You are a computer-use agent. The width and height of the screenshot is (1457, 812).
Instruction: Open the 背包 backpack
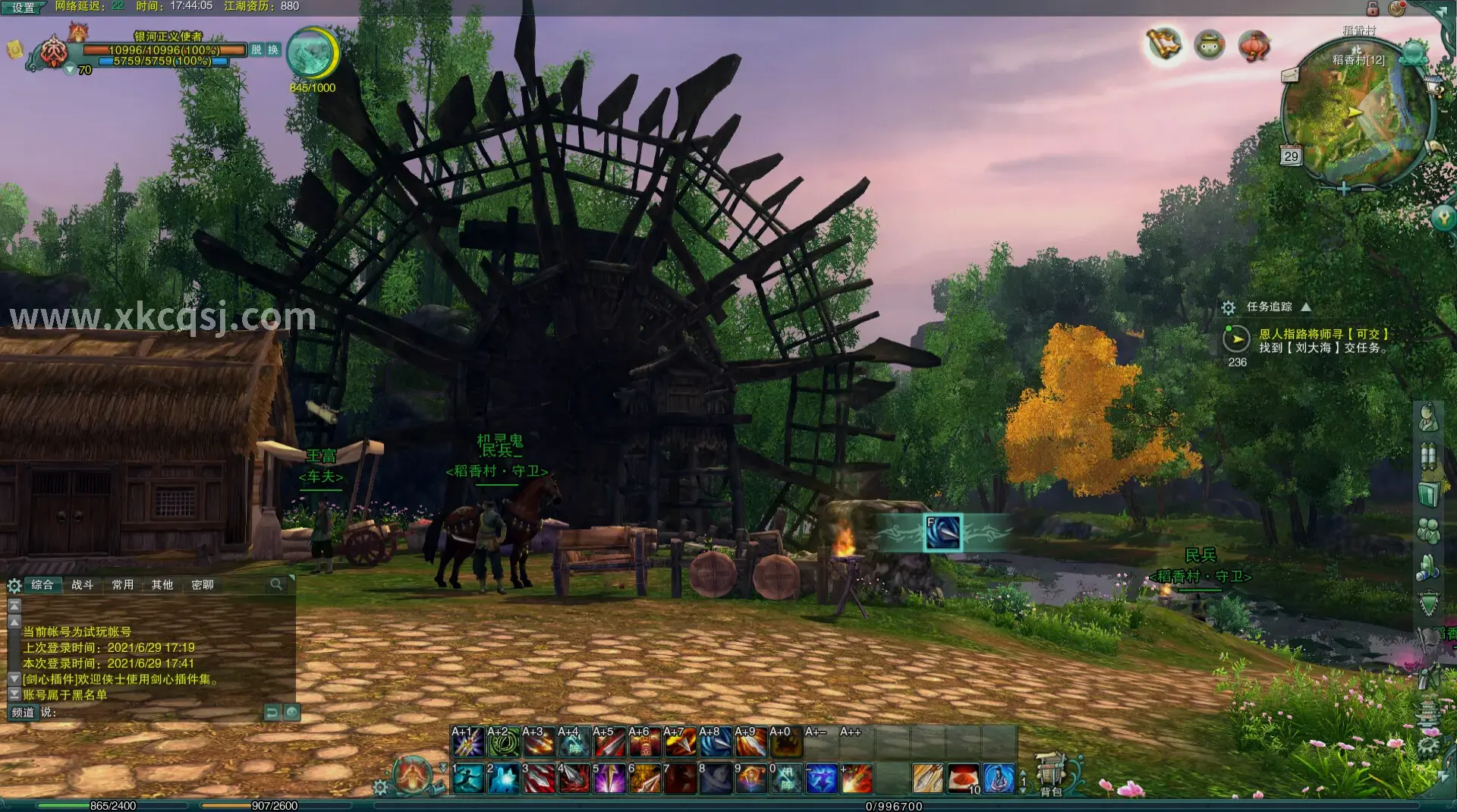(1051, 776)
